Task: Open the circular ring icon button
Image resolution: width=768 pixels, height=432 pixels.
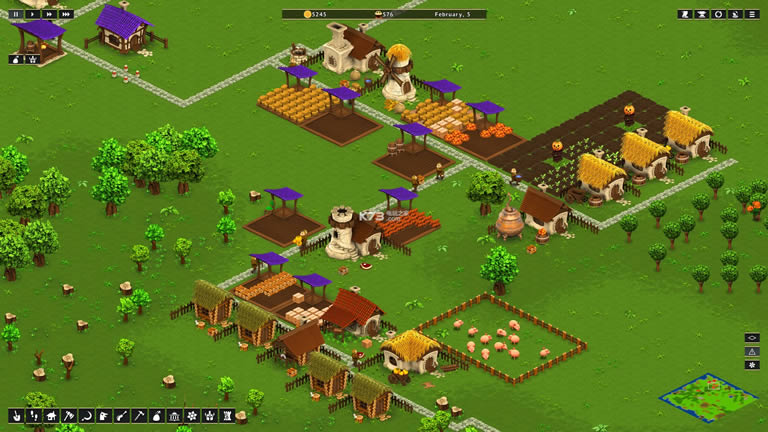Action: coord(718,14)
